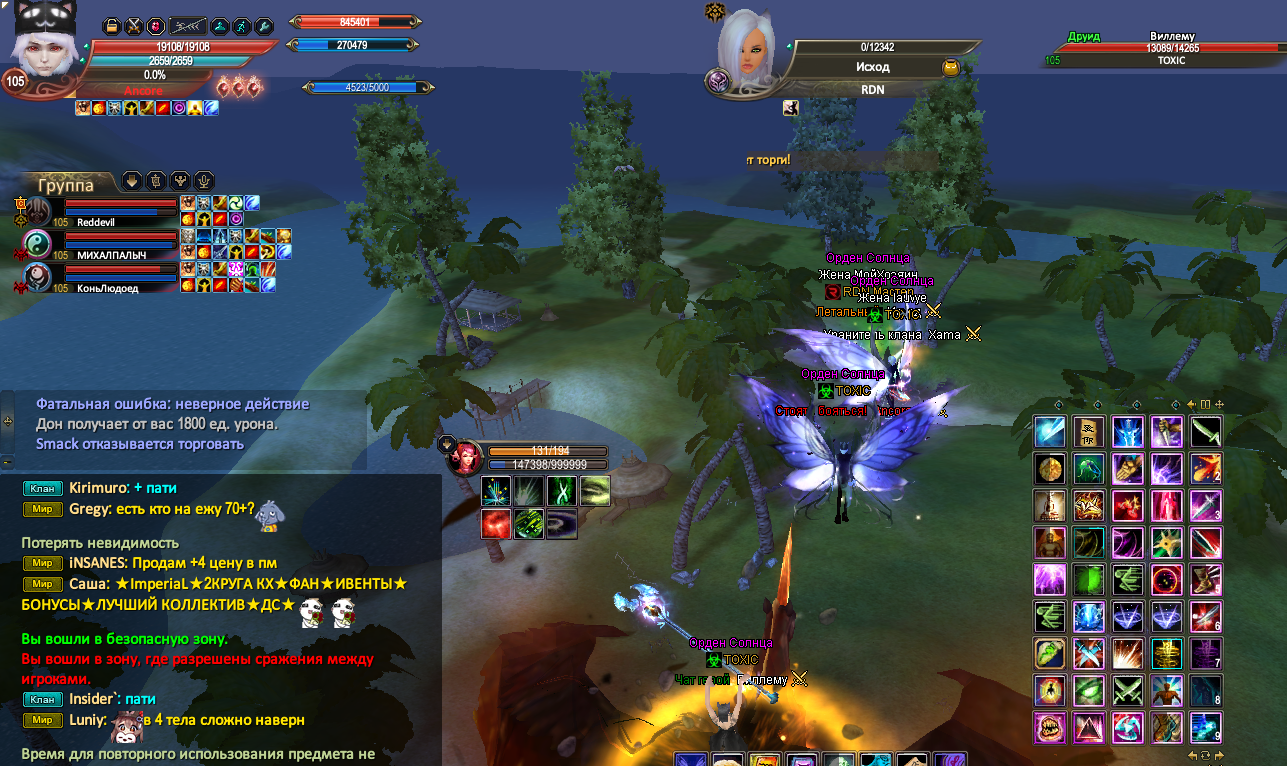Use the skill in the slot numbered 9
The image size is (1287, 766).
(x=1205, y=727)
